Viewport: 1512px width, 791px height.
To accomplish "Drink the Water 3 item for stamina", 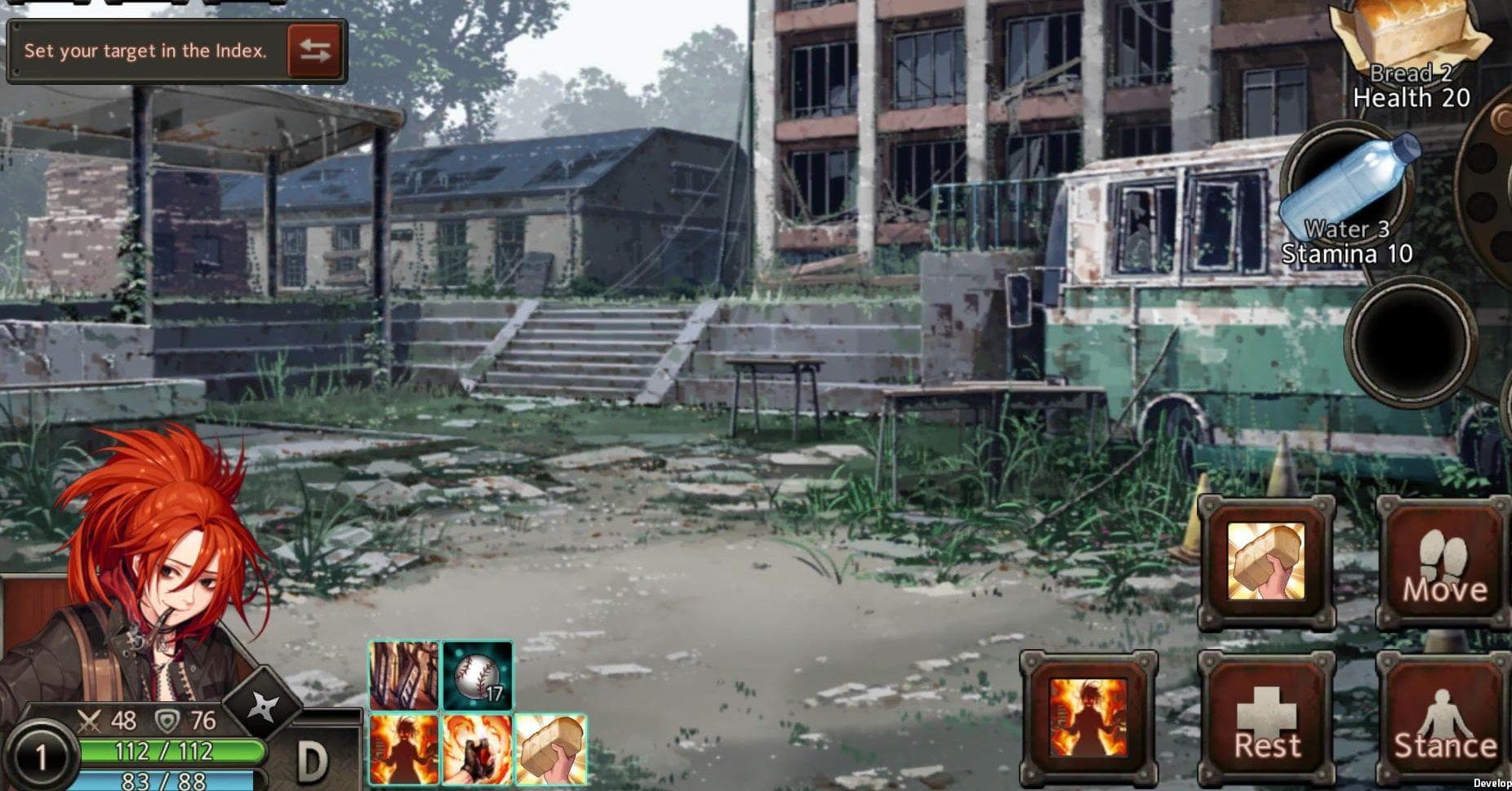I will click(1347, 180).
